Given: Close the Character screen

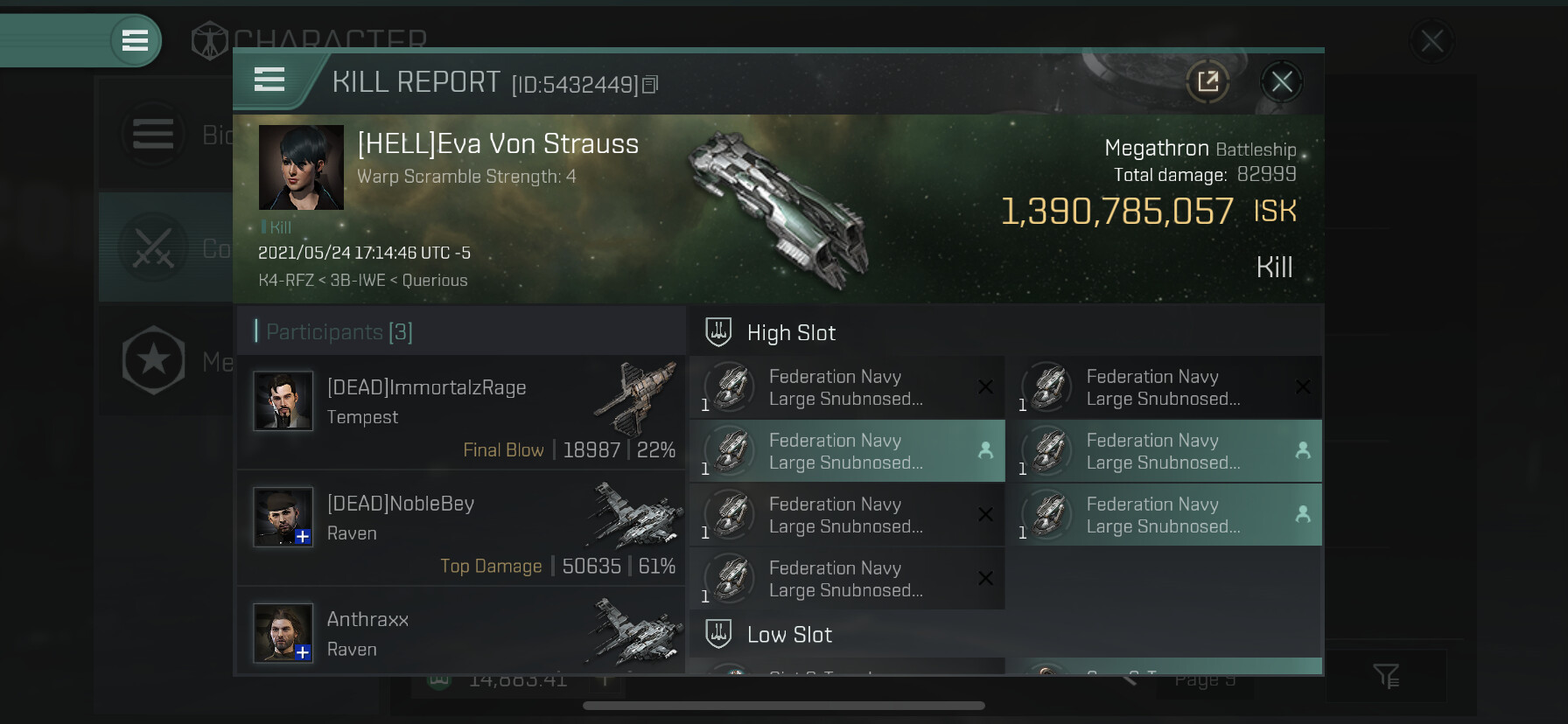Looking at the screenshot, I should point(1431,41).
